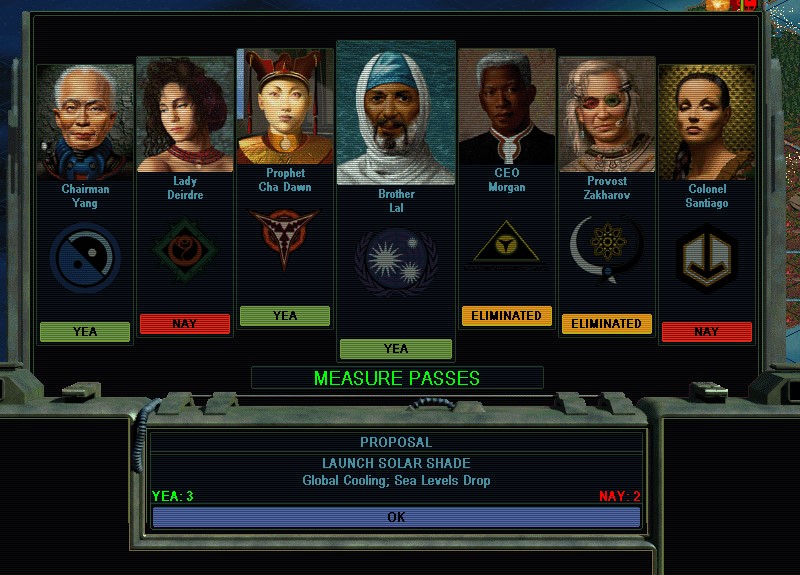Choose Lady Deirdre's portrait
Viewport: 800px width, 575px height.
185,114
